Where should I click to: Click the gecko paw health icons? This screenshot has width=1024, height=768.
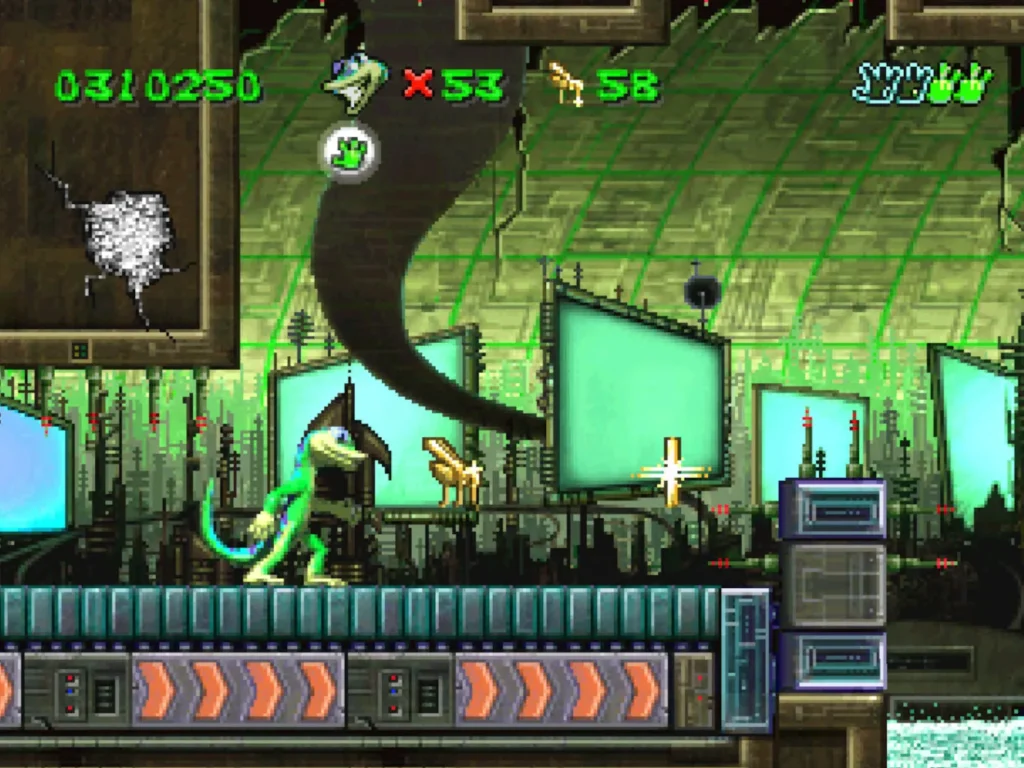click(x=921, y=85)
